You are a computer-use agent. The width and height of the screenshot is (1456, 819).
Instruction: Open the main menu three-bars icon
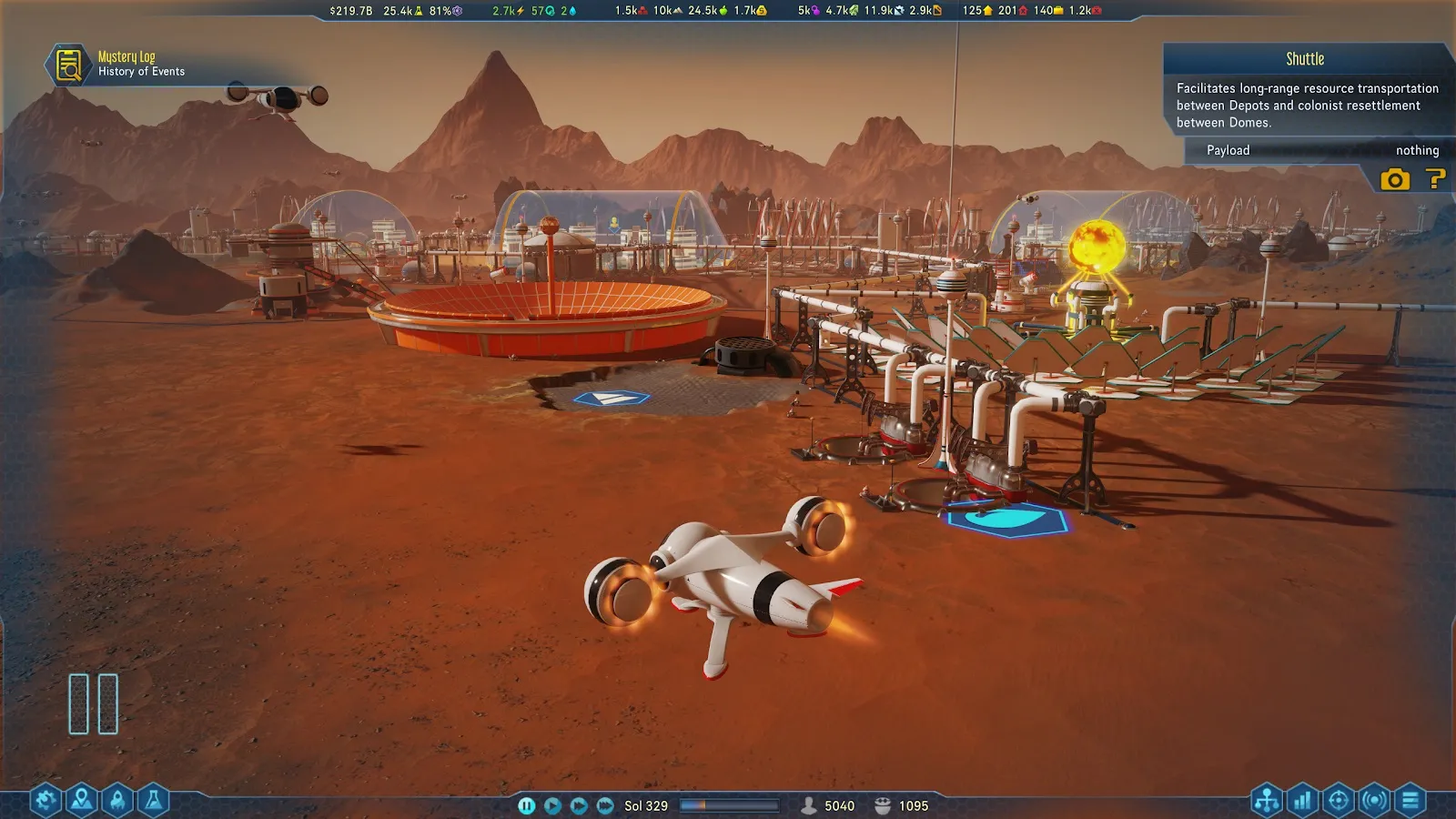pyautogui.click(x=1410, y=801)
